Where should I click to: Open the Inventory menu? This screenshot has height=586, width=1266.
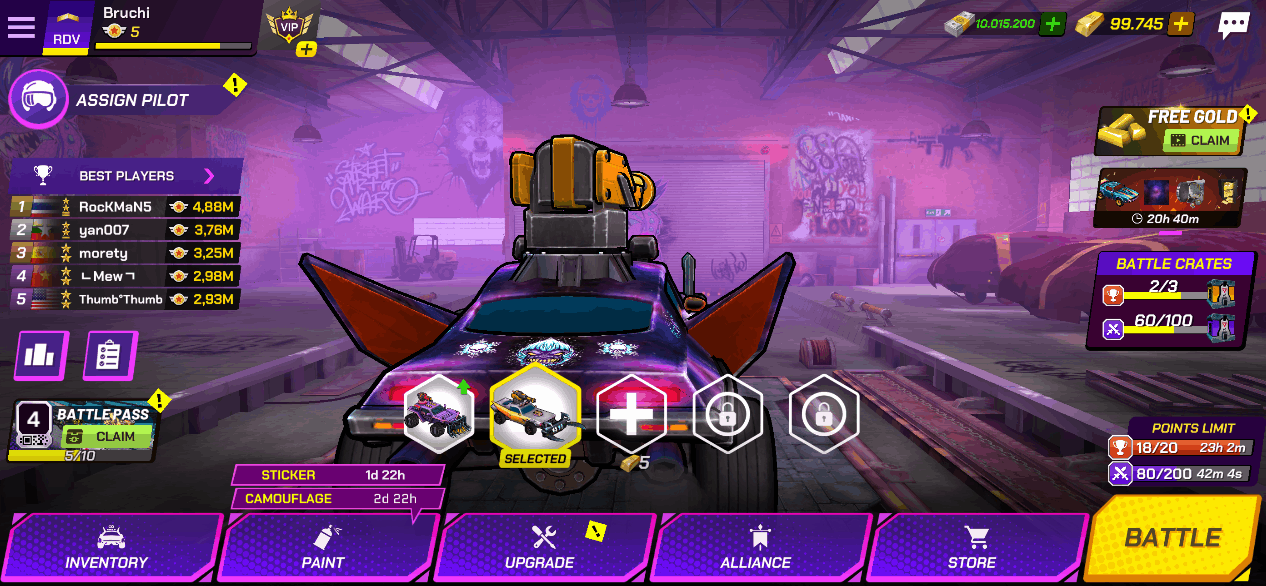coord(107,548)
